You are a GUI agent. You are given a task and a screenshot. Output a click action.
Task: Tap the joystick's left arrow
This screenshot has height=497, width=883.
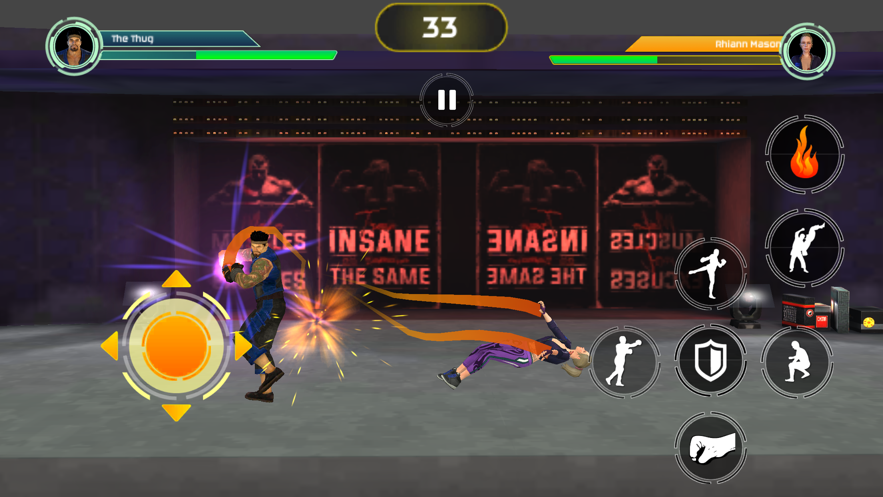click(109, 346)
